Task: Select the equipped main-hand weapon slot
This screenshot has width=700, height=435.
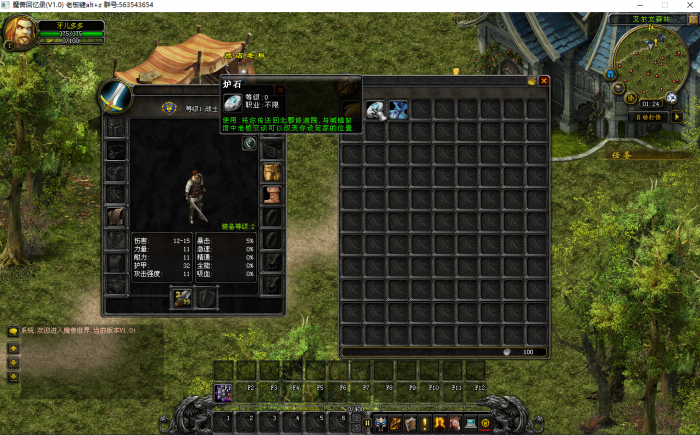Action: (x=182, y=298)
